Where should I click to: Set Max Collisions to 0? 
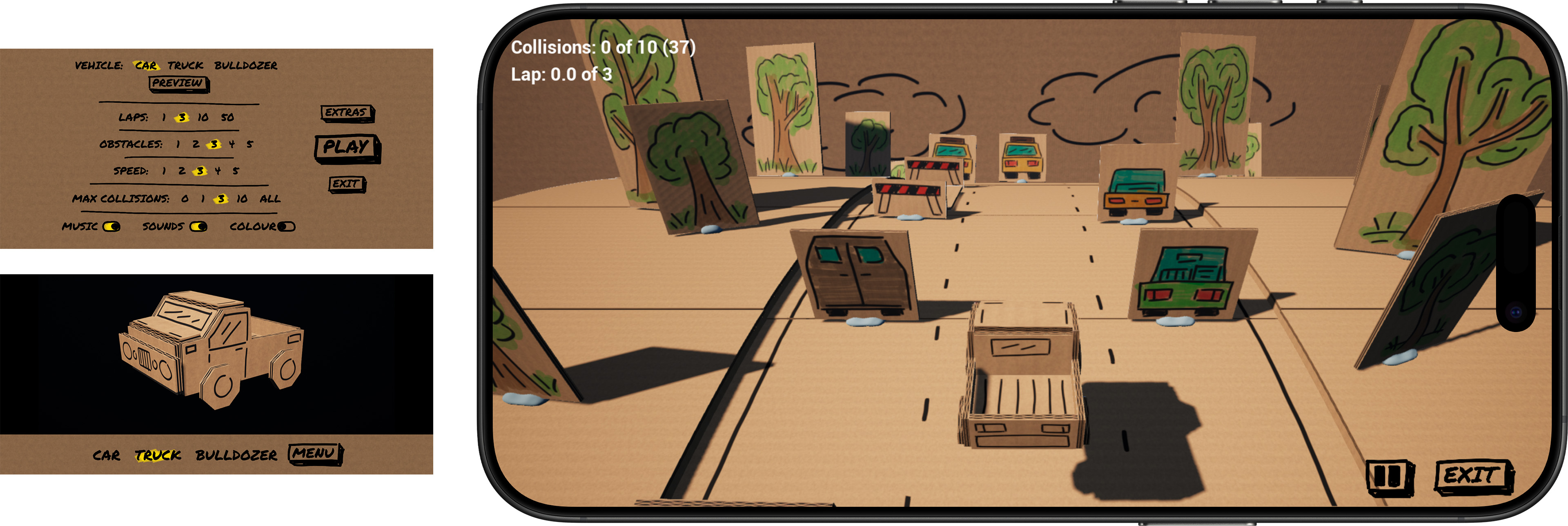coord(185,199)
